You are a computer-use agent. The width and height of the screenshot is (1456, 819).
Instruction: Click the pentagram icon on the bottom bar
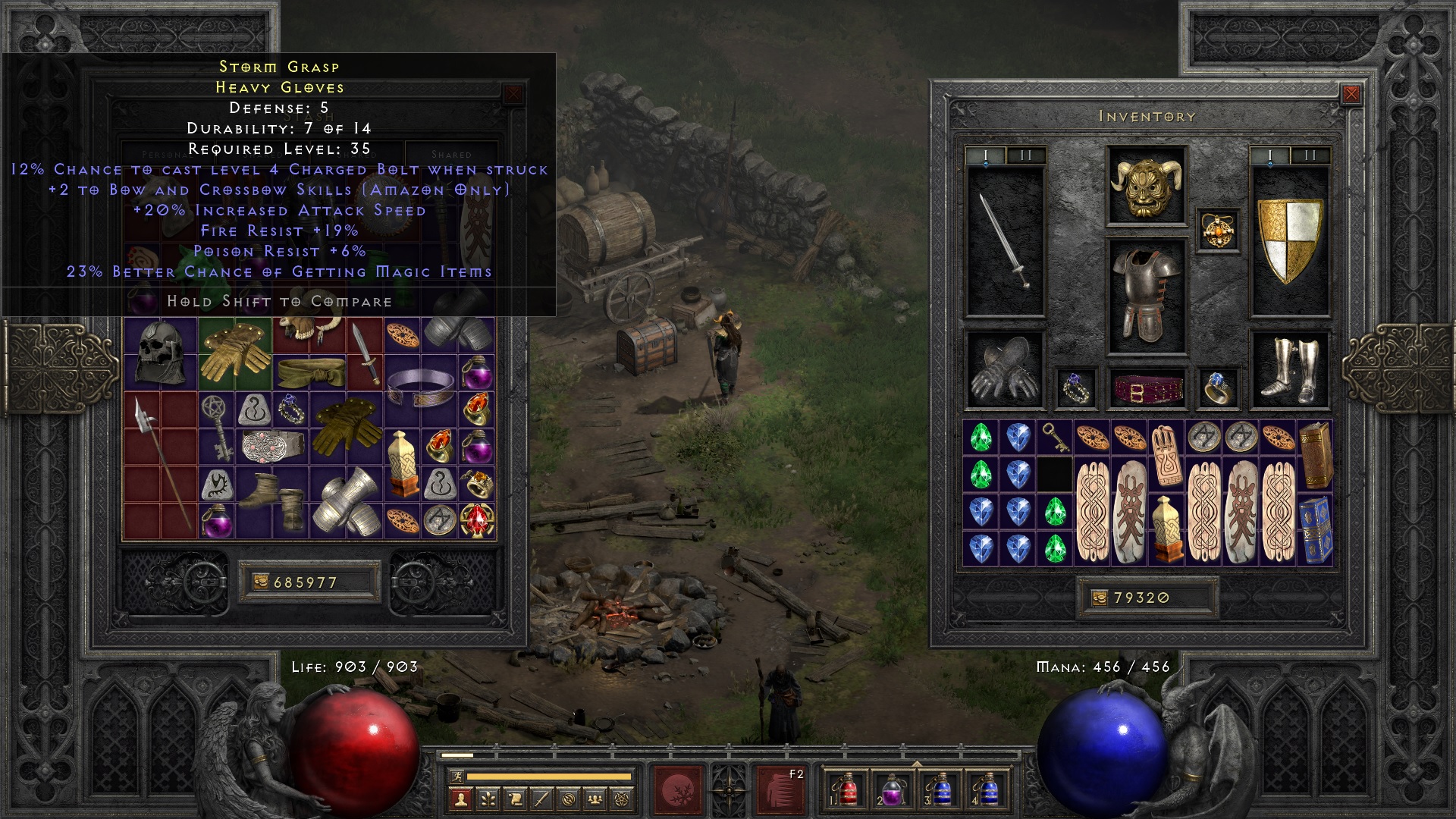[620, 800]
